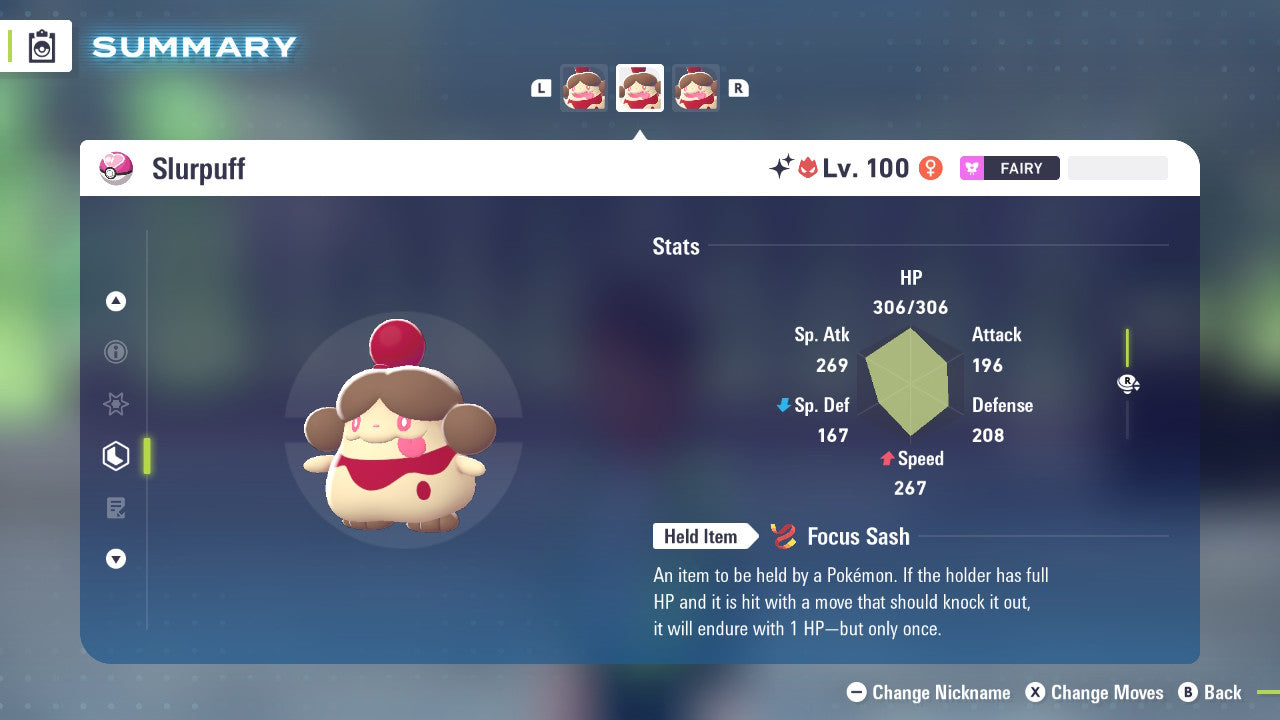Image resolution: width=1280 pixels, height=720 pixels.
Task: Switch to the highlighted middle Slurpuff tab
Action: click(639, 87)
